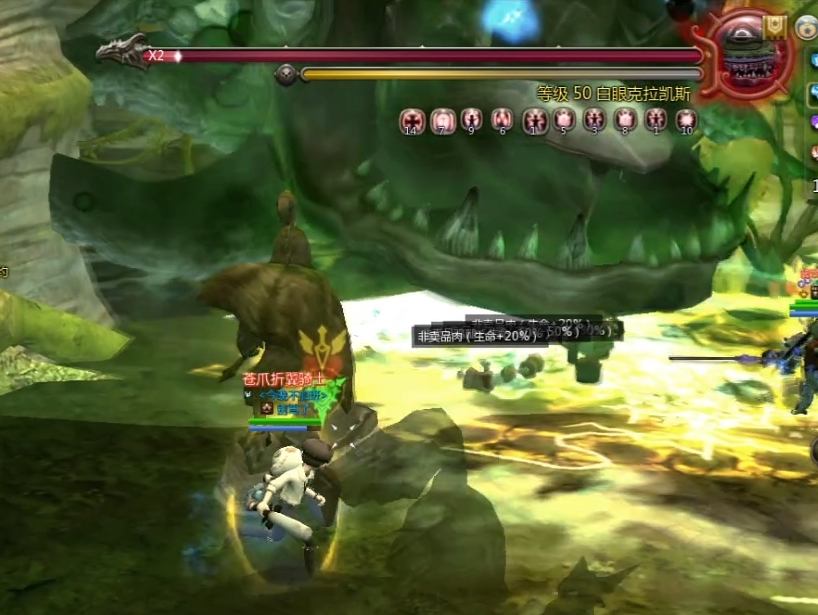Click the boss debuff icon with count 10
The width and height of the screenshot is (818, 615).
click(686, 121)
